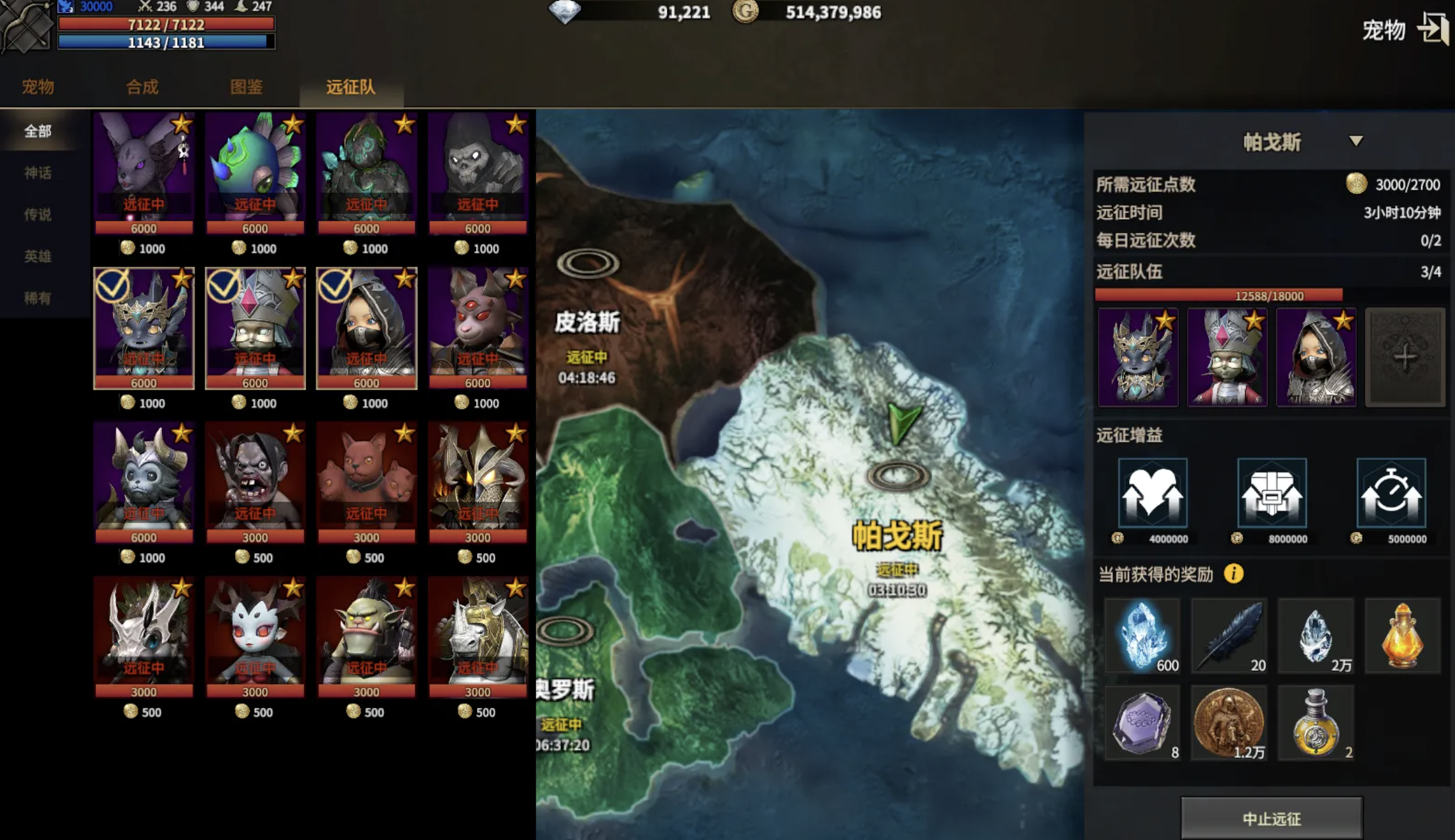Choose the 传说 rarity filter
This screenshot has width=1455, height=840.
coord(38,214)
